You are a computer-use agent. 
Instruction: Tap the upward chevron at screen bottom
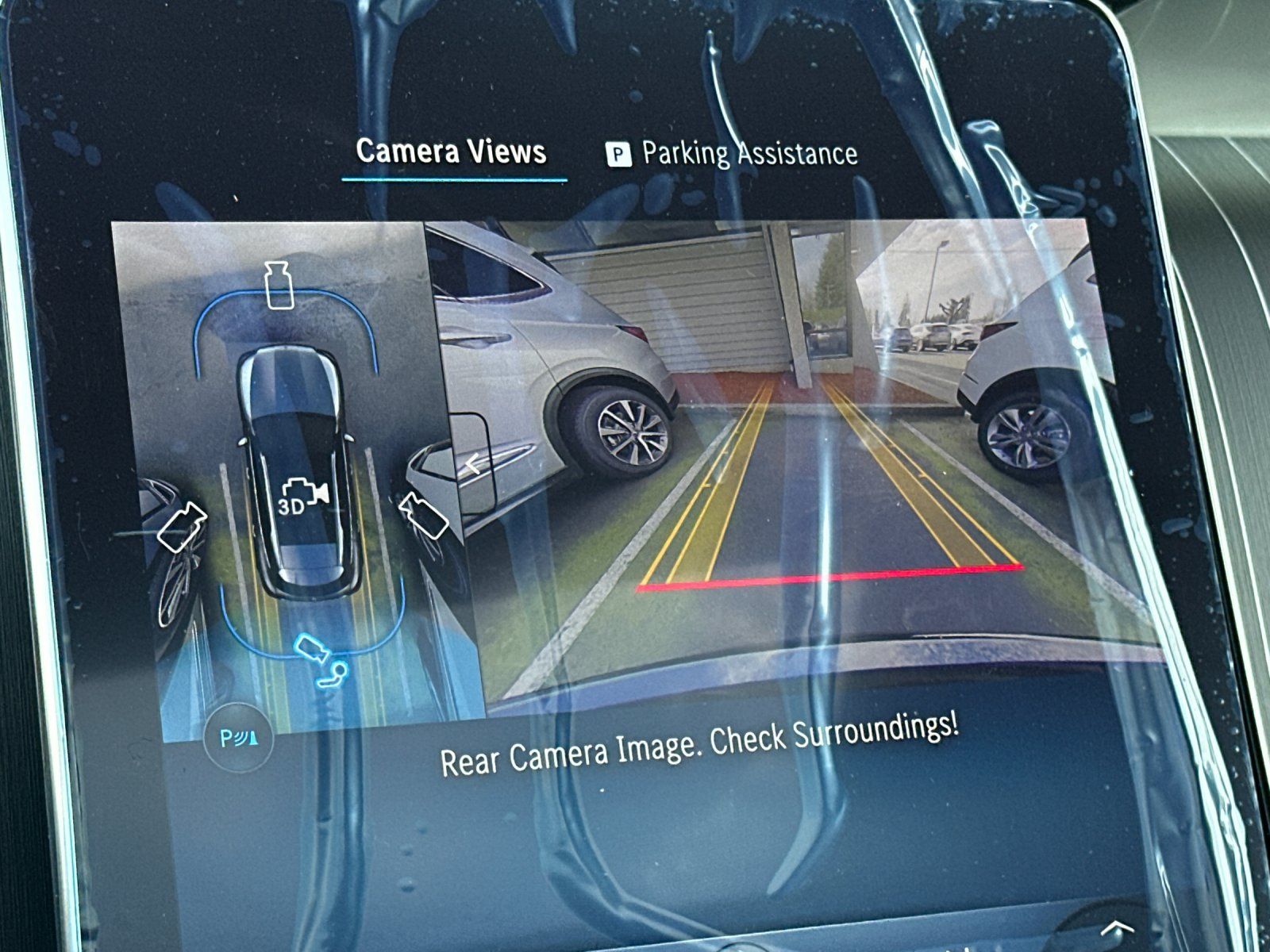tap(1117, 927)
